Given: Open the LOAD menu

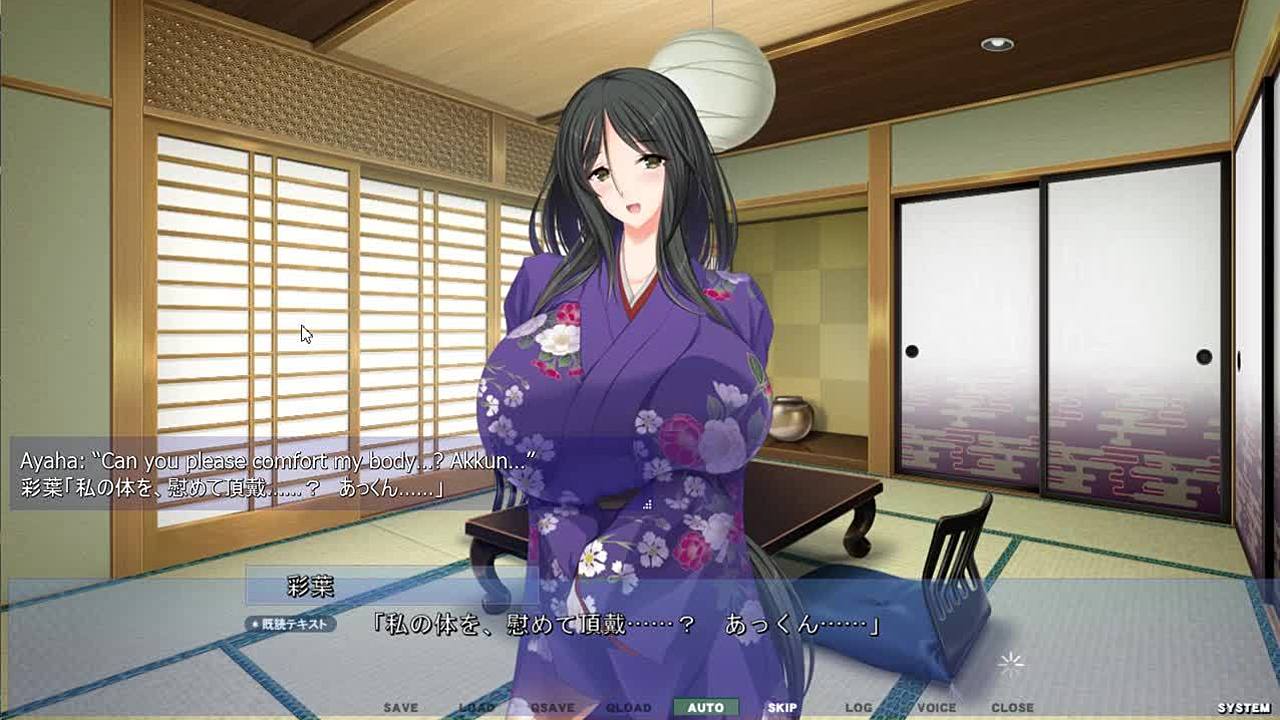Looking at the screenshot, I should 477,708.
